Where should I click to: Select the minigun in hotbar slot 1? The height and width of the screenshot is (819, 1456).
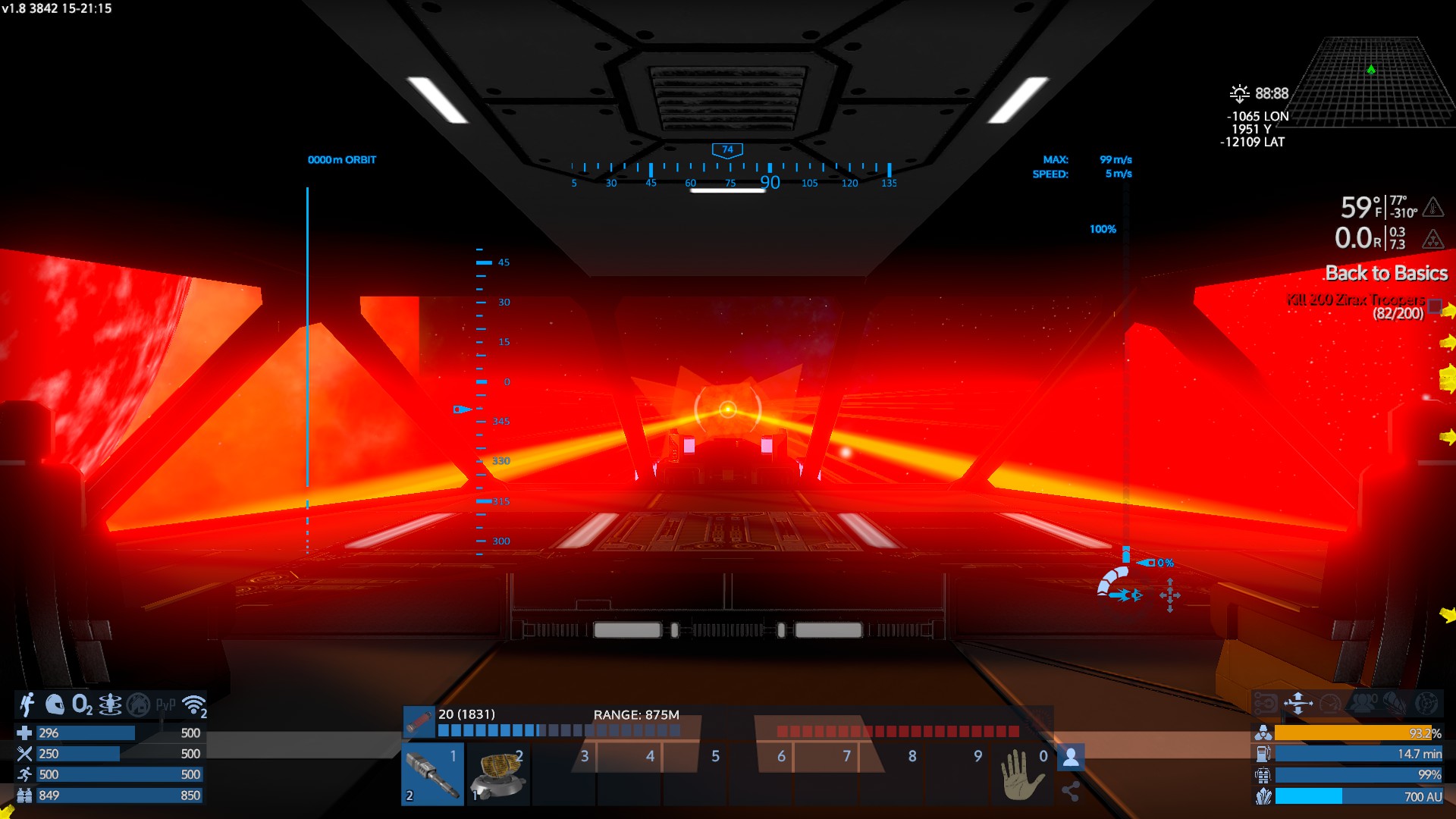click(432, 775)
